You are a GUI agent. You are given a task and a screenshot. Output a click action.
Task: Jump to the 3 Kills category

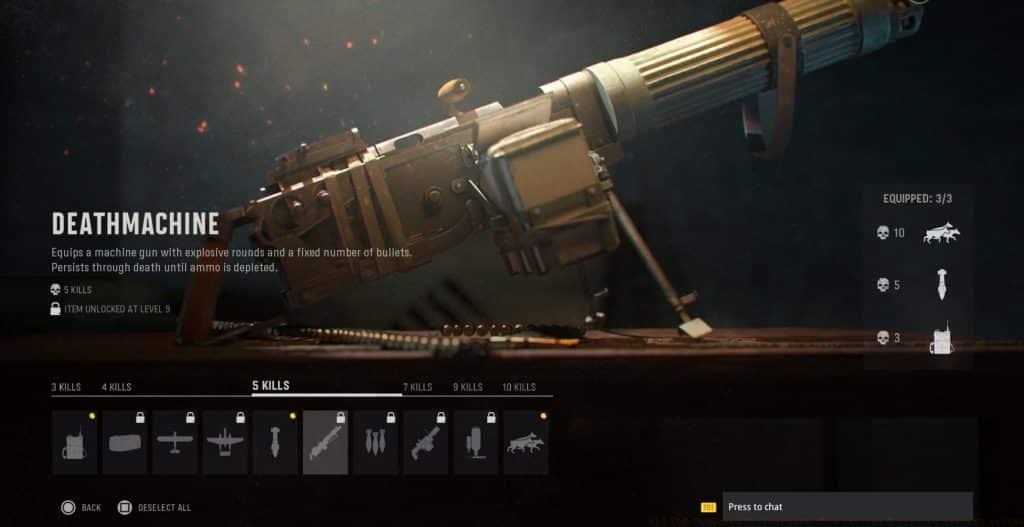coord(67,387)
